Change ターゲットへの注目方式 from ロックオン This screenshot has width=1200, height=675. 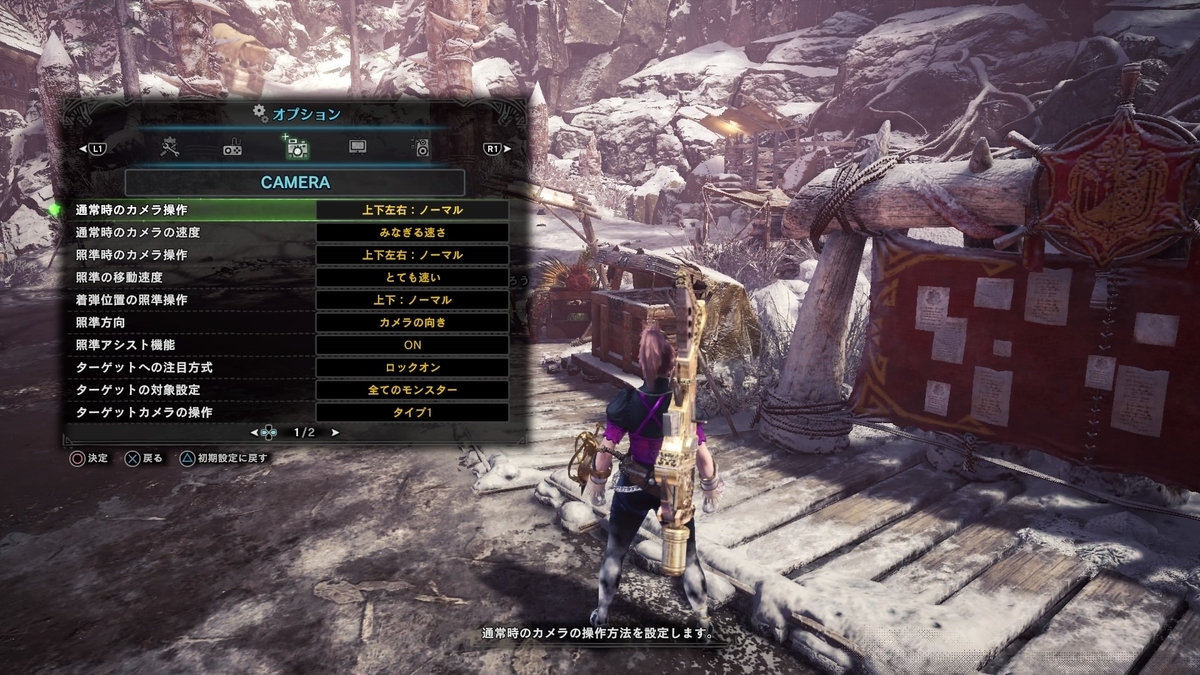(412, 367)
